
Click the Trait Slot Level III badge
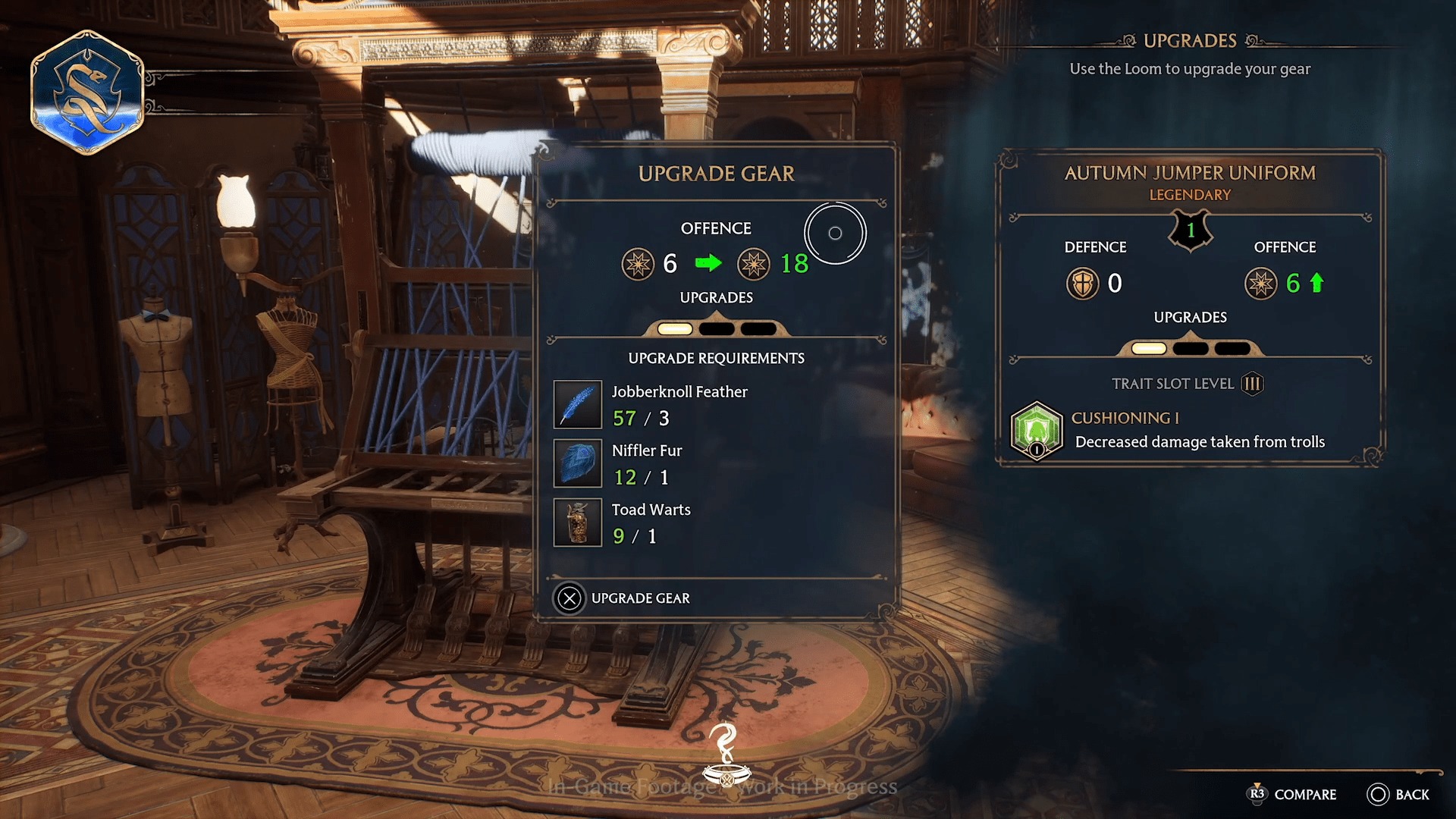coord(1252,384)
